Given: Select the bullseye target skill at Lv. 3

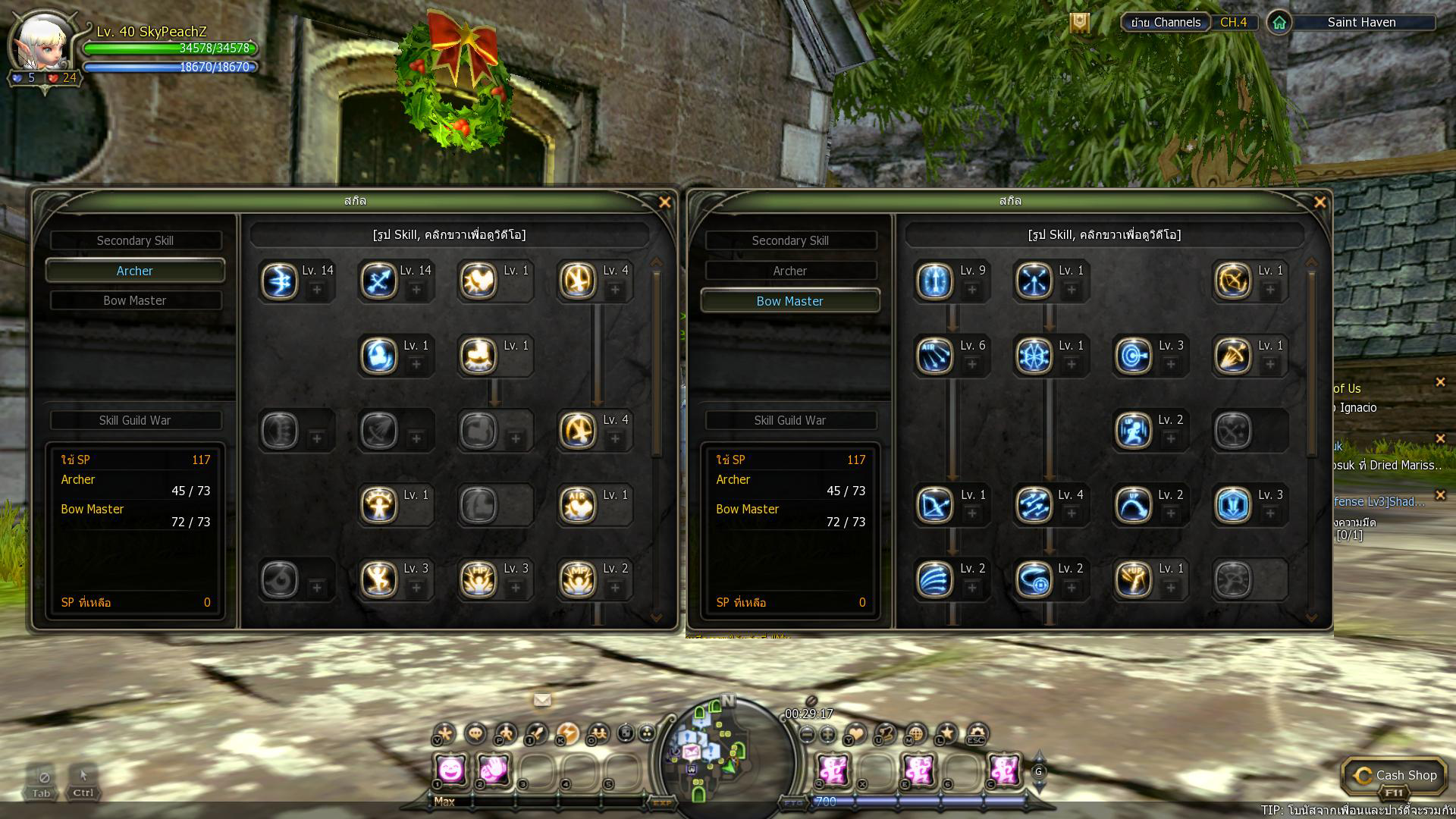Looking at the screenshot, I should click(1134, 356).
